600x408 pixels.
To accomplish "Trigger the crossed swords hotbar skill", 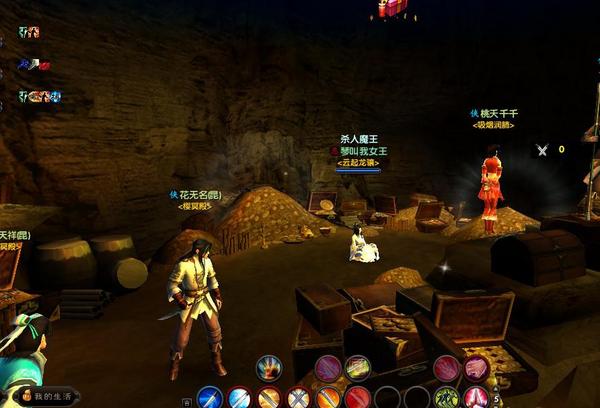I will (x=298, y=398).
